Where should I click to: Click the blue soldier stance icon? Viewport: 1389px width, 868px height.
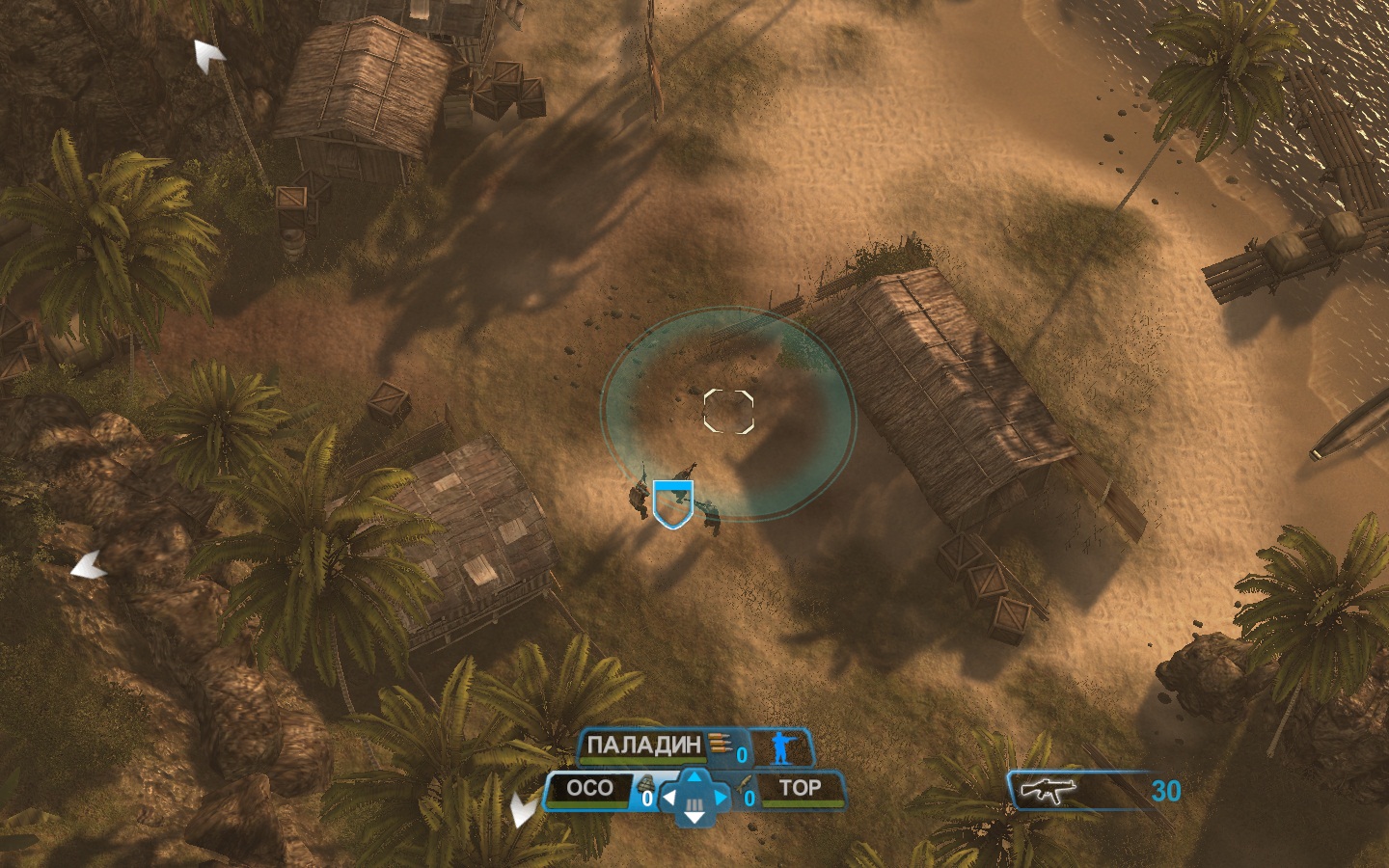(x=779, y=748)
